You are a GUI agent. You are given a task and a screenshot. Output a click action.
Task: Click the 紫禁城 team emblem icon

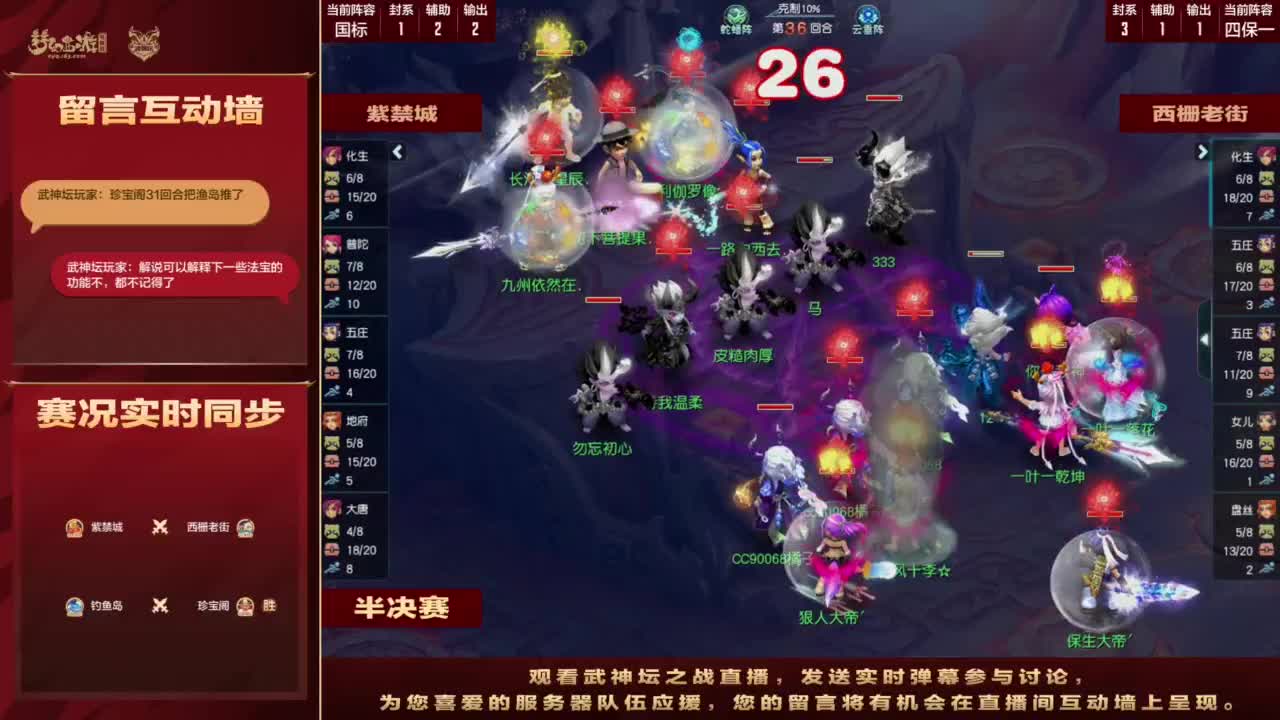[x=73, y=528]
